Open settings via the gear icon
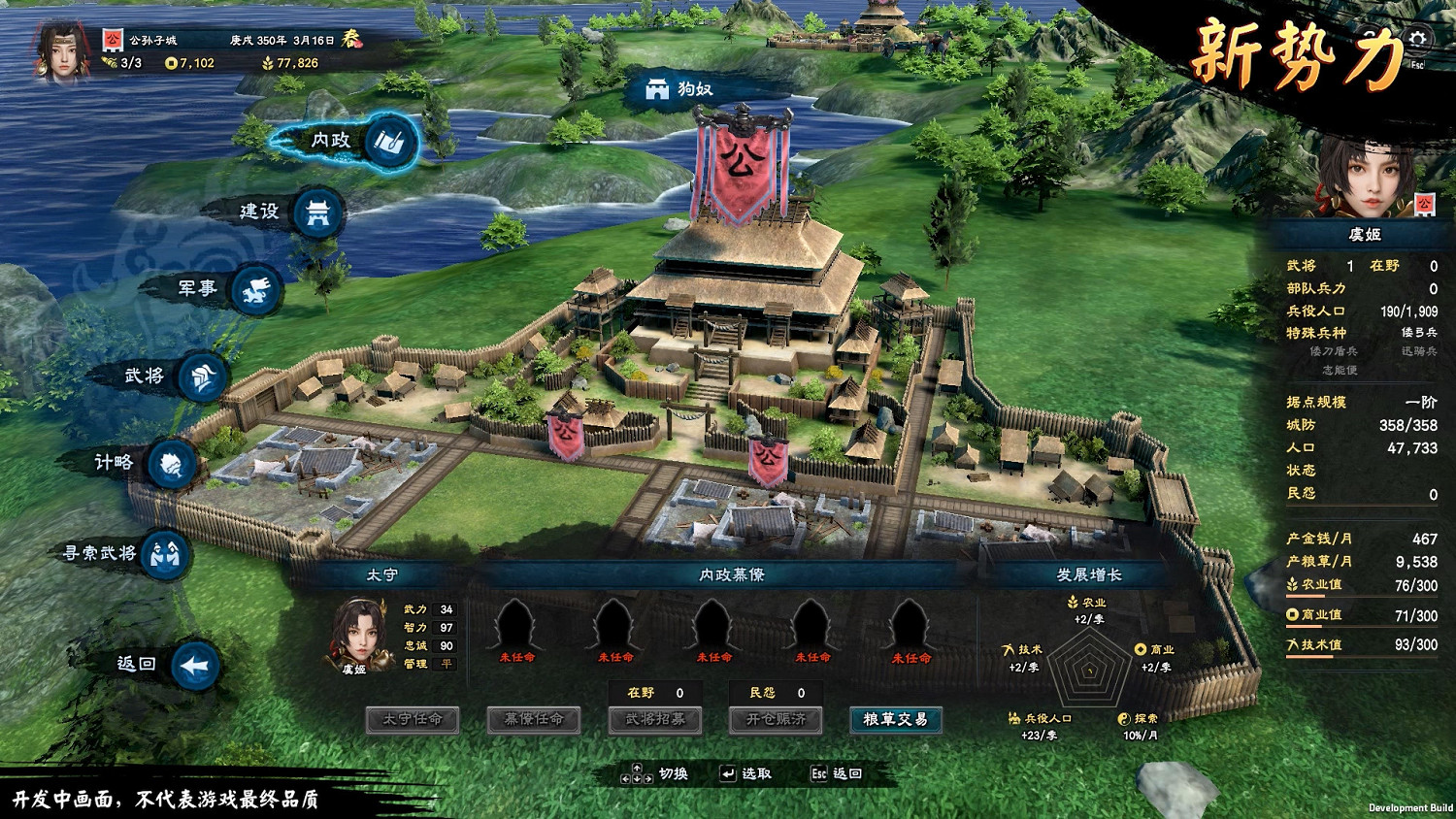Viewport: 1456px width, 819px height. pyautogui.click(x=1418, y=39)
